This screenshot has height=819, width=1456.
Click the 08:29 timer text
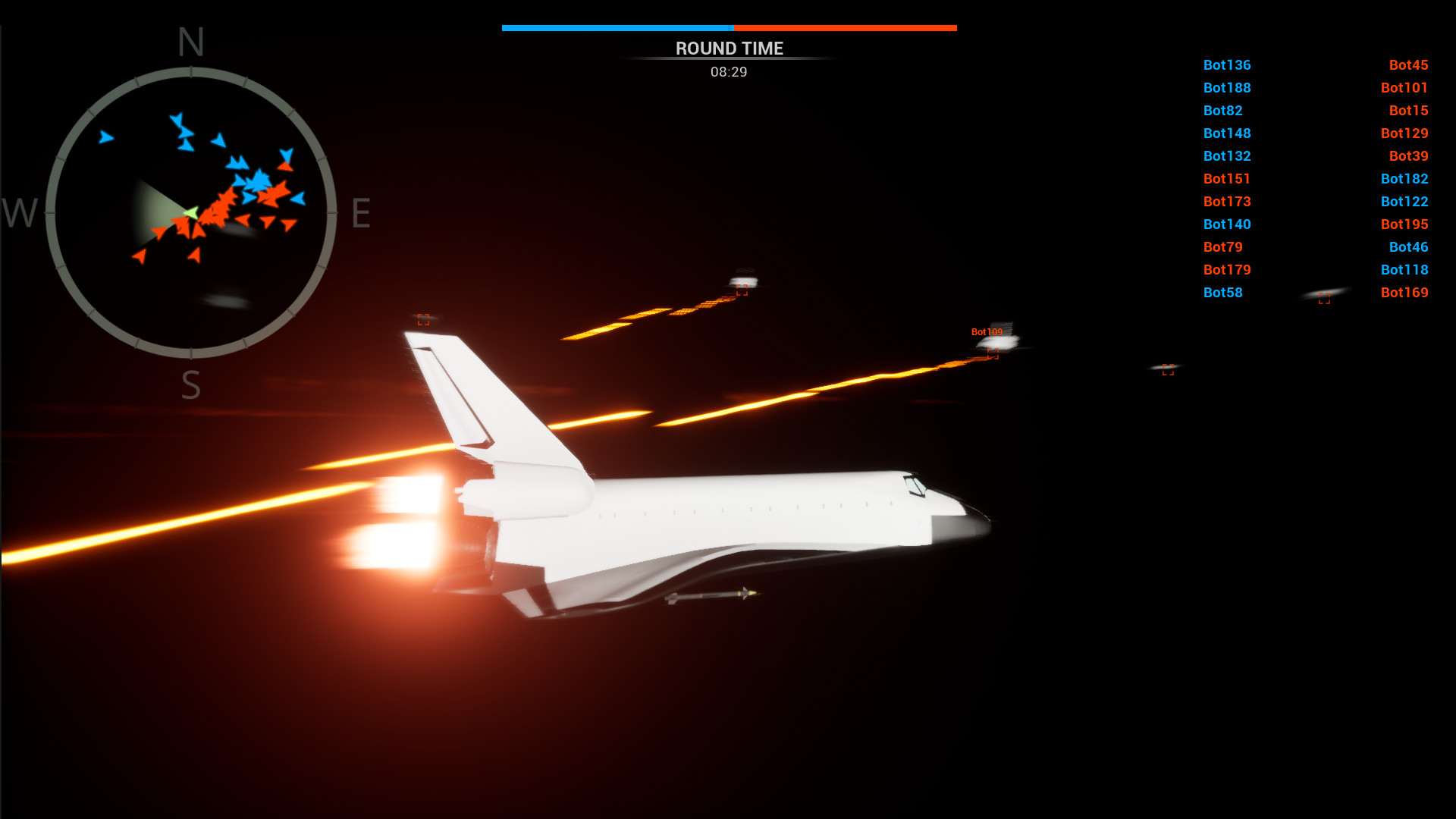pyautogui.click(x=728, y=72)
